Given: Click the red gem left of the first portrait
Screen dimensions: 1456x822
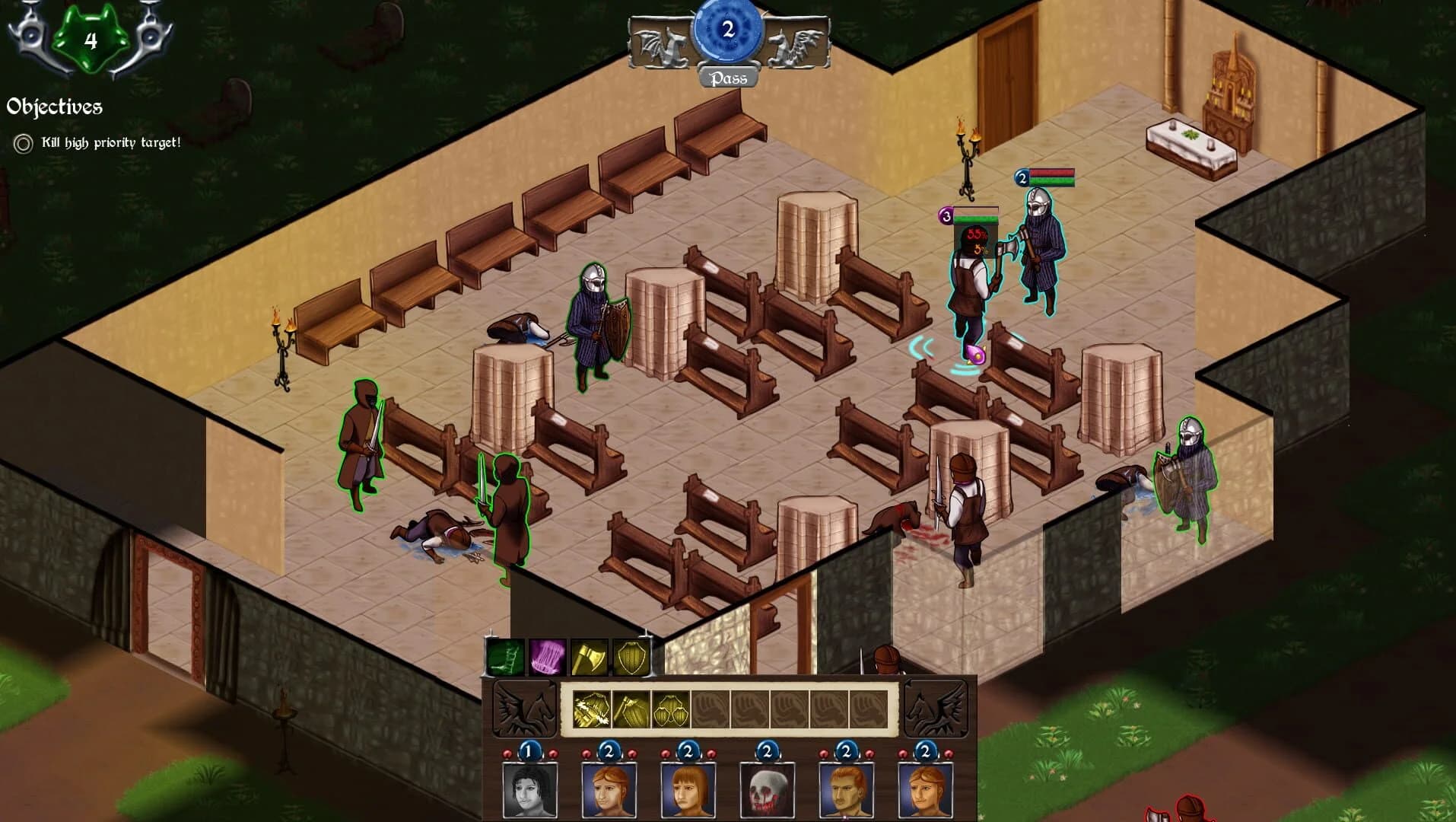Looking at the screenshot, I should (507, 753).
